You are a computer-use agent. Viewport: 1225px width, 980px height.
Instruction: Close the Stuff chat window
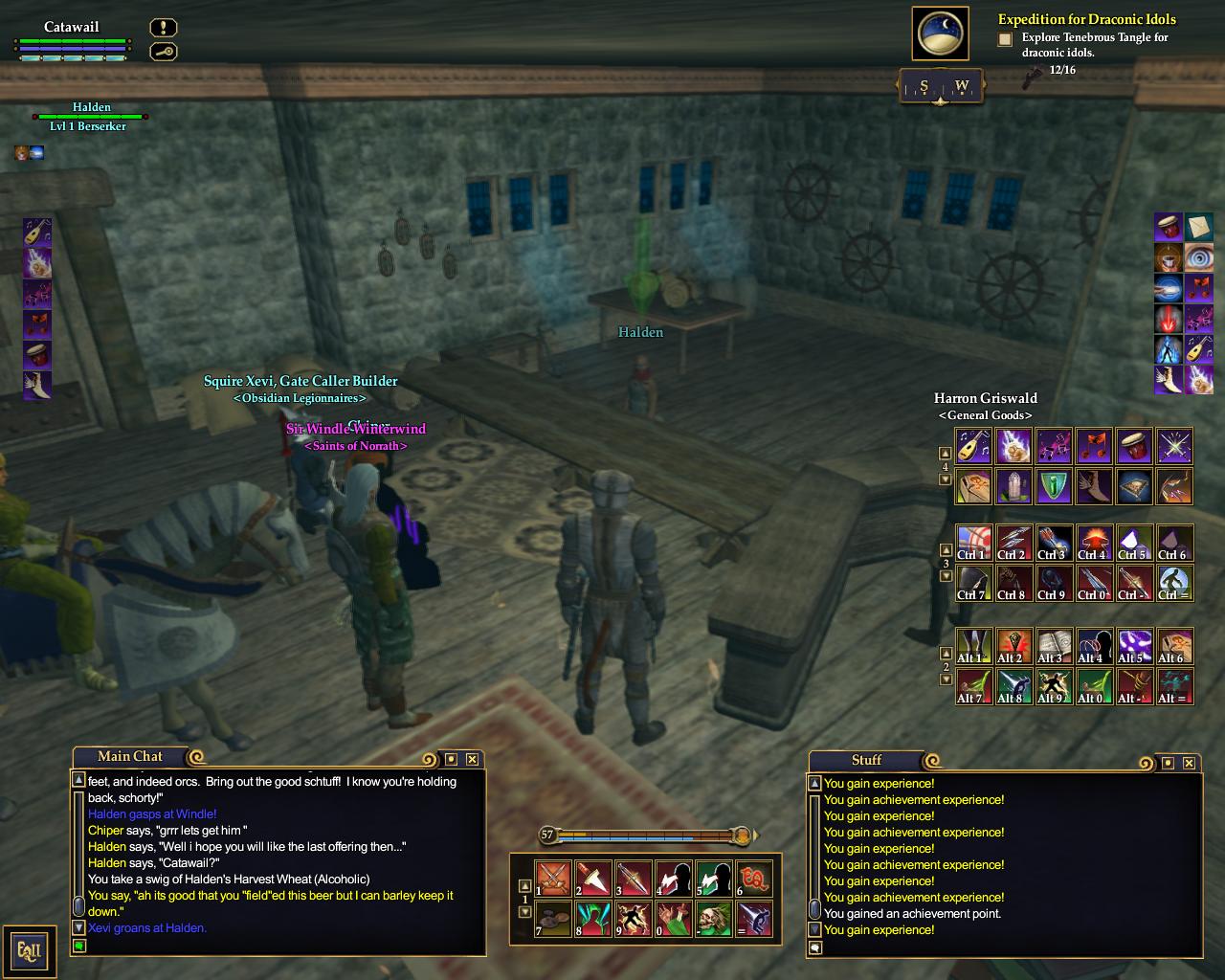click(x=1189, y=763)
